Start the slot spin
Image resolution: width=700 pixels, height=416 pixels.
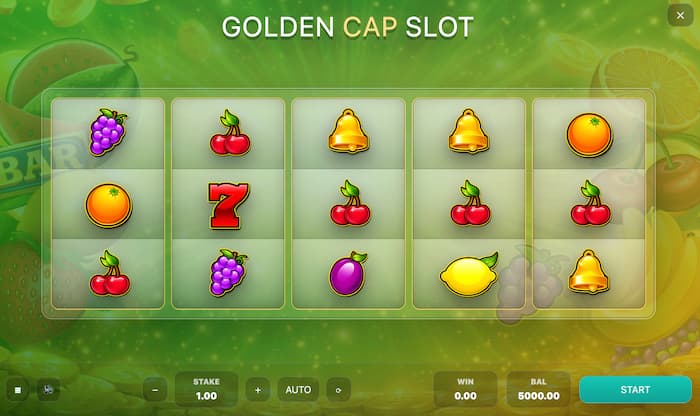pos(635,389)
